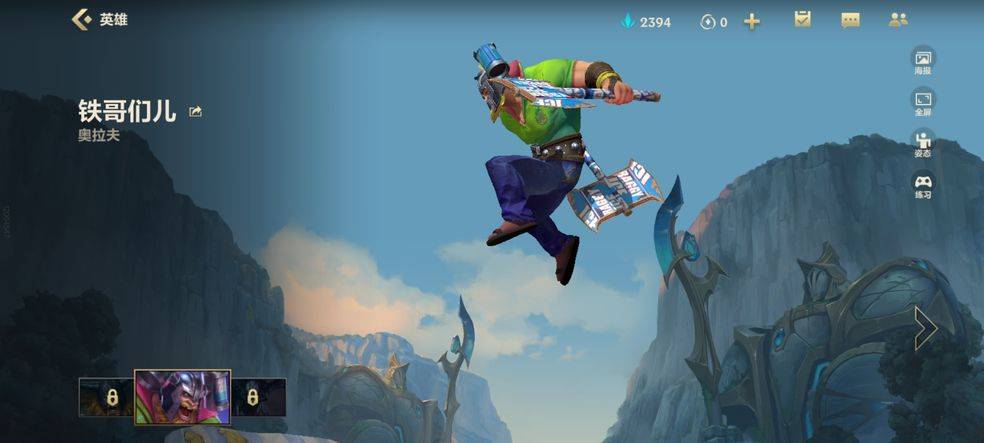This screenshot has width=984, height=443.
Task: Show the next hero with the right arrow
Action: tap(925, 327)
